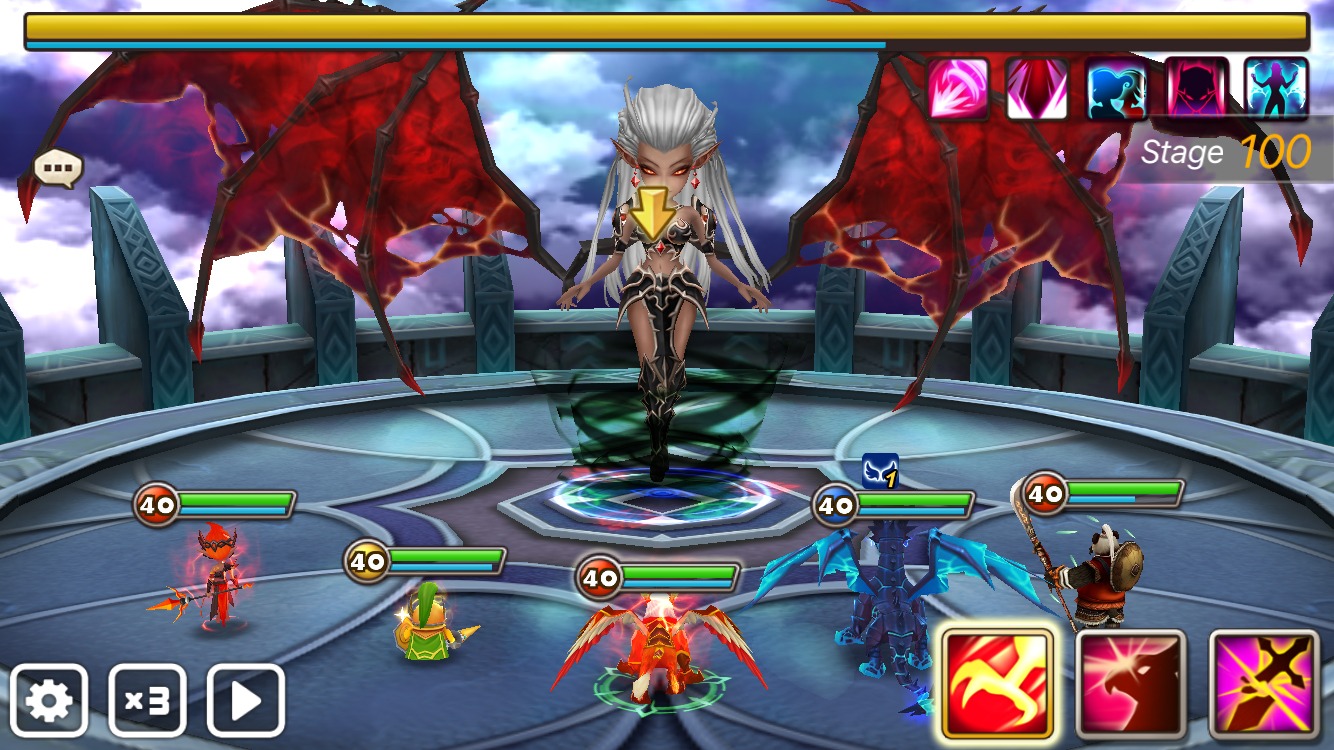Open the gear settings menu

click(50, 701)
